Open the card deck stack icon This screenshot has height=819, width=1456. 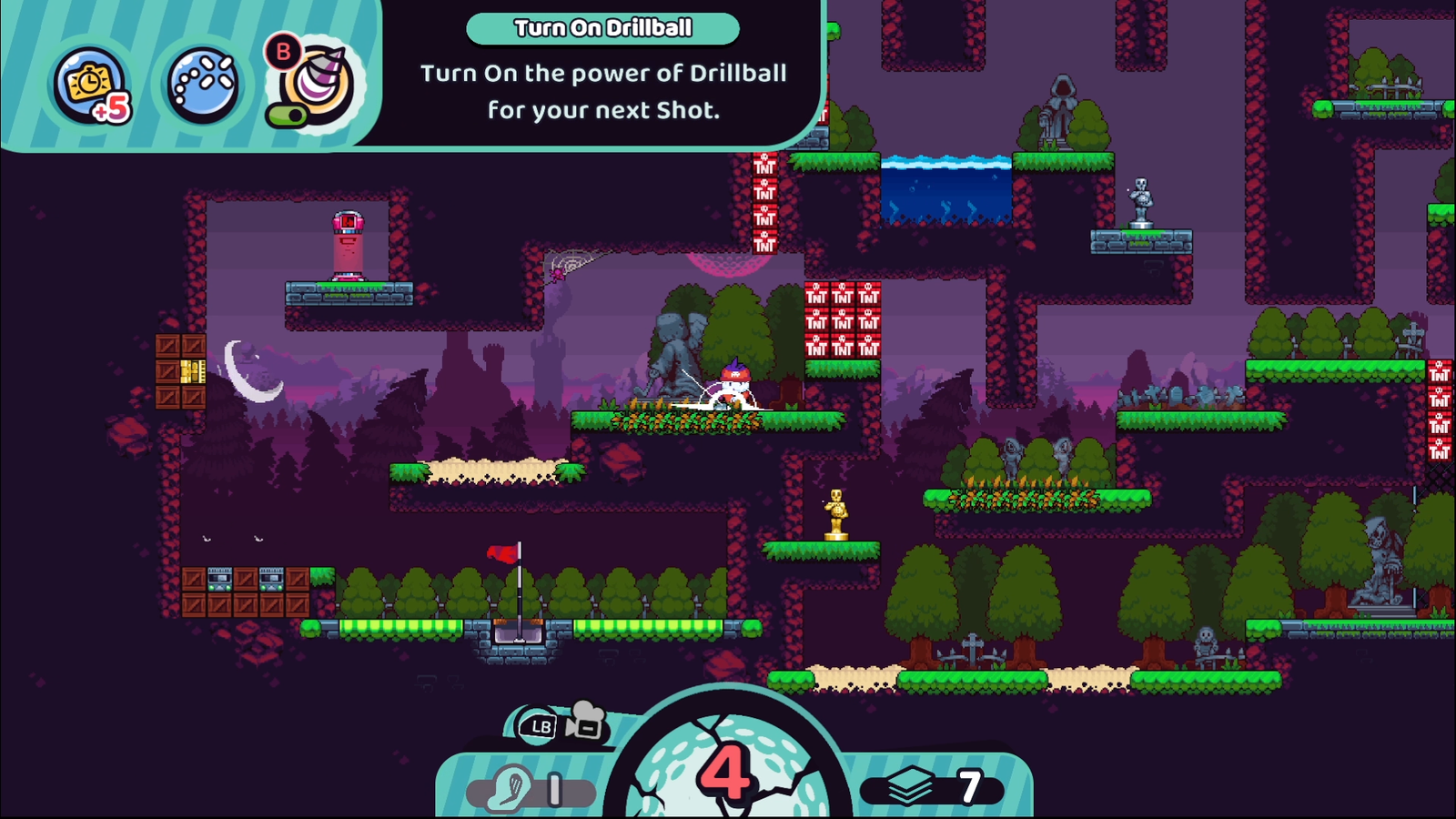pos(910,785)
